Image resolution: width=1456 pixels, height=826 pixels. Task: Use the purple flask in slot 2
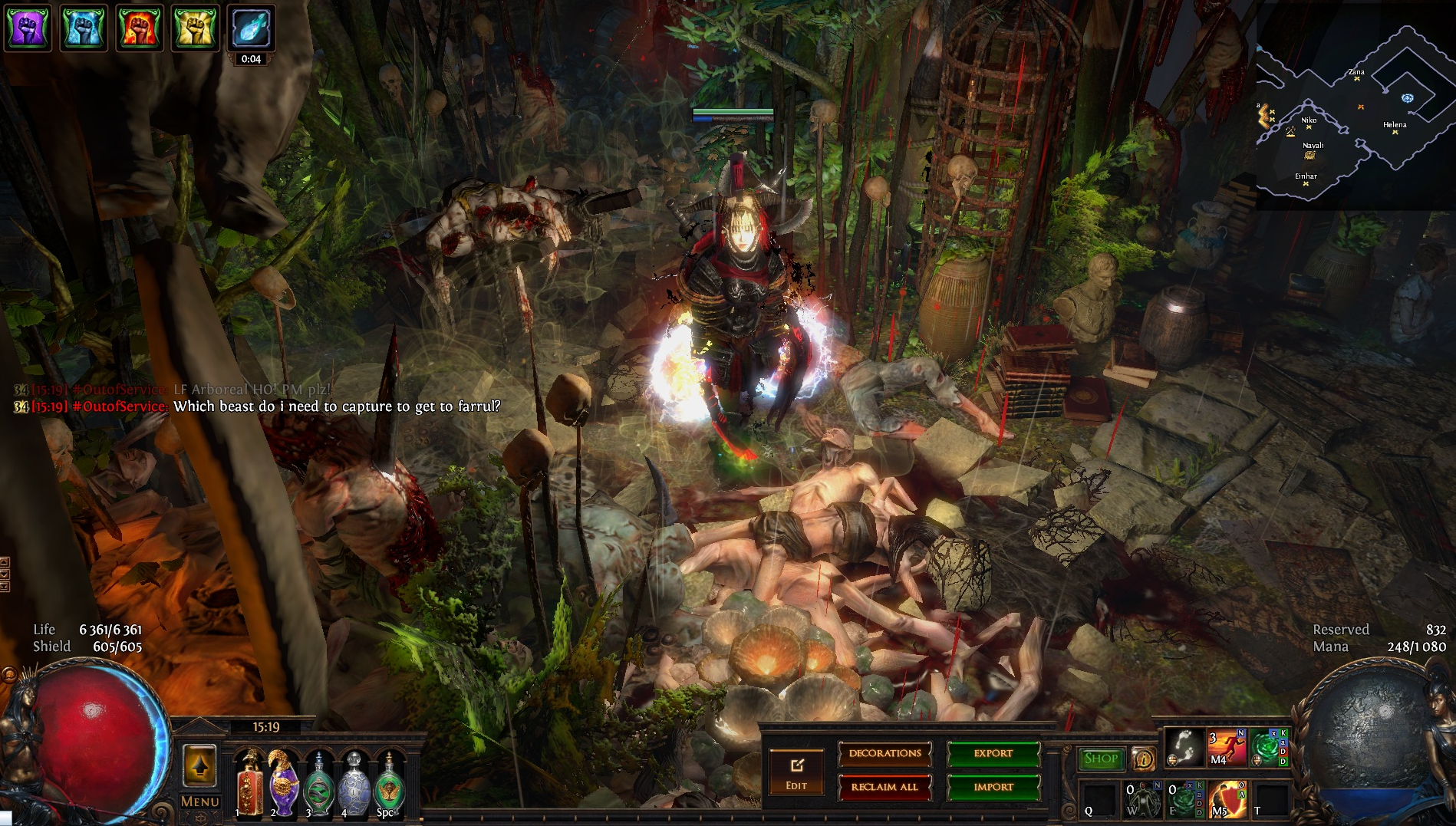coord(283,782)
